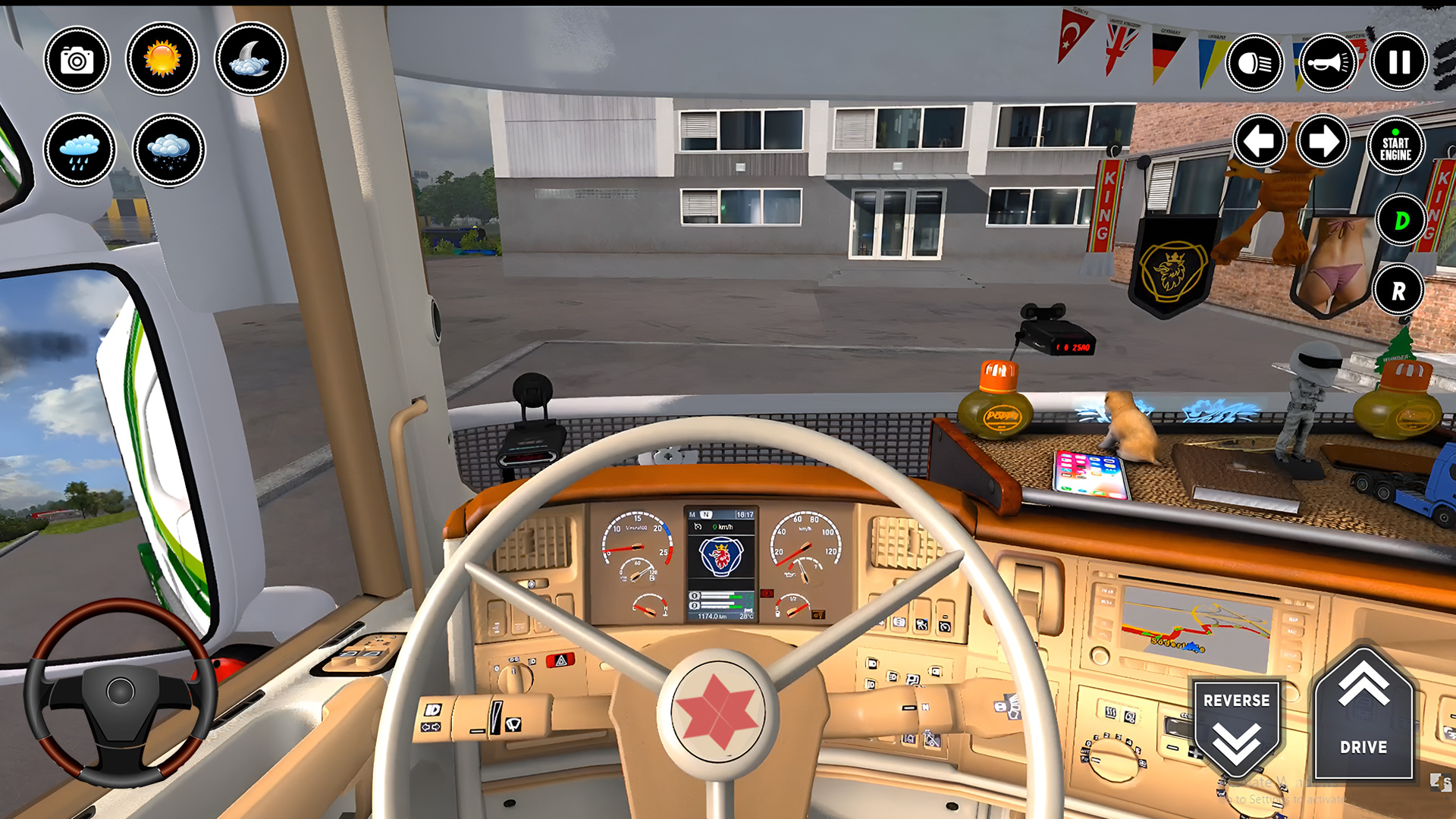
Task: Tap the steering wheel center emblem
Action: pyautogui.click(x=719, y=711)
